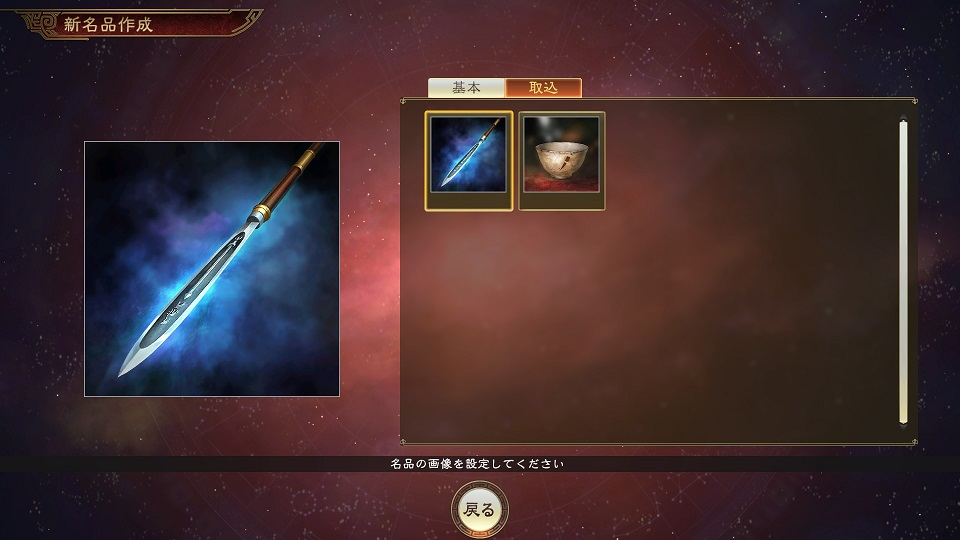
Task: Switch to the 基本 tab
Action: (x=466, y=88)
